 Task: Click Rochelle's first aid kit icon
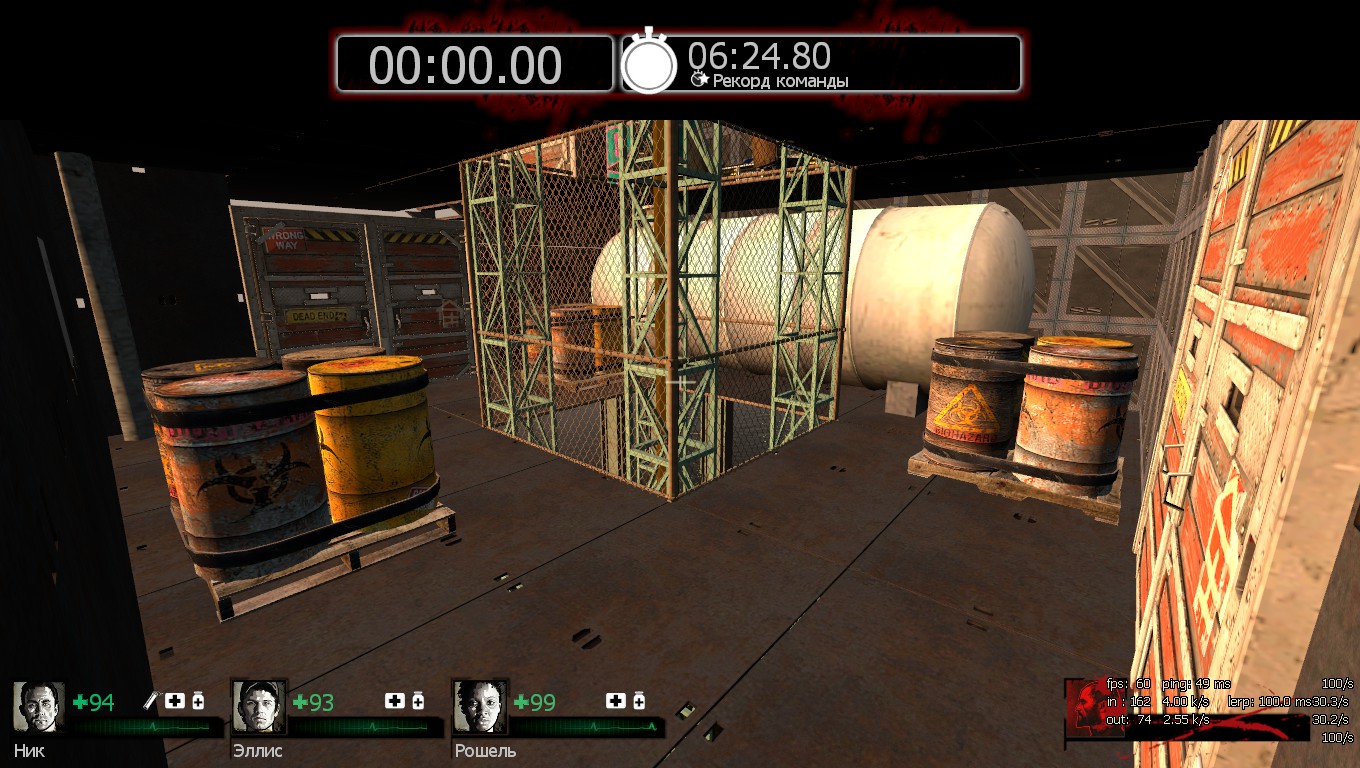click(615, 701)
